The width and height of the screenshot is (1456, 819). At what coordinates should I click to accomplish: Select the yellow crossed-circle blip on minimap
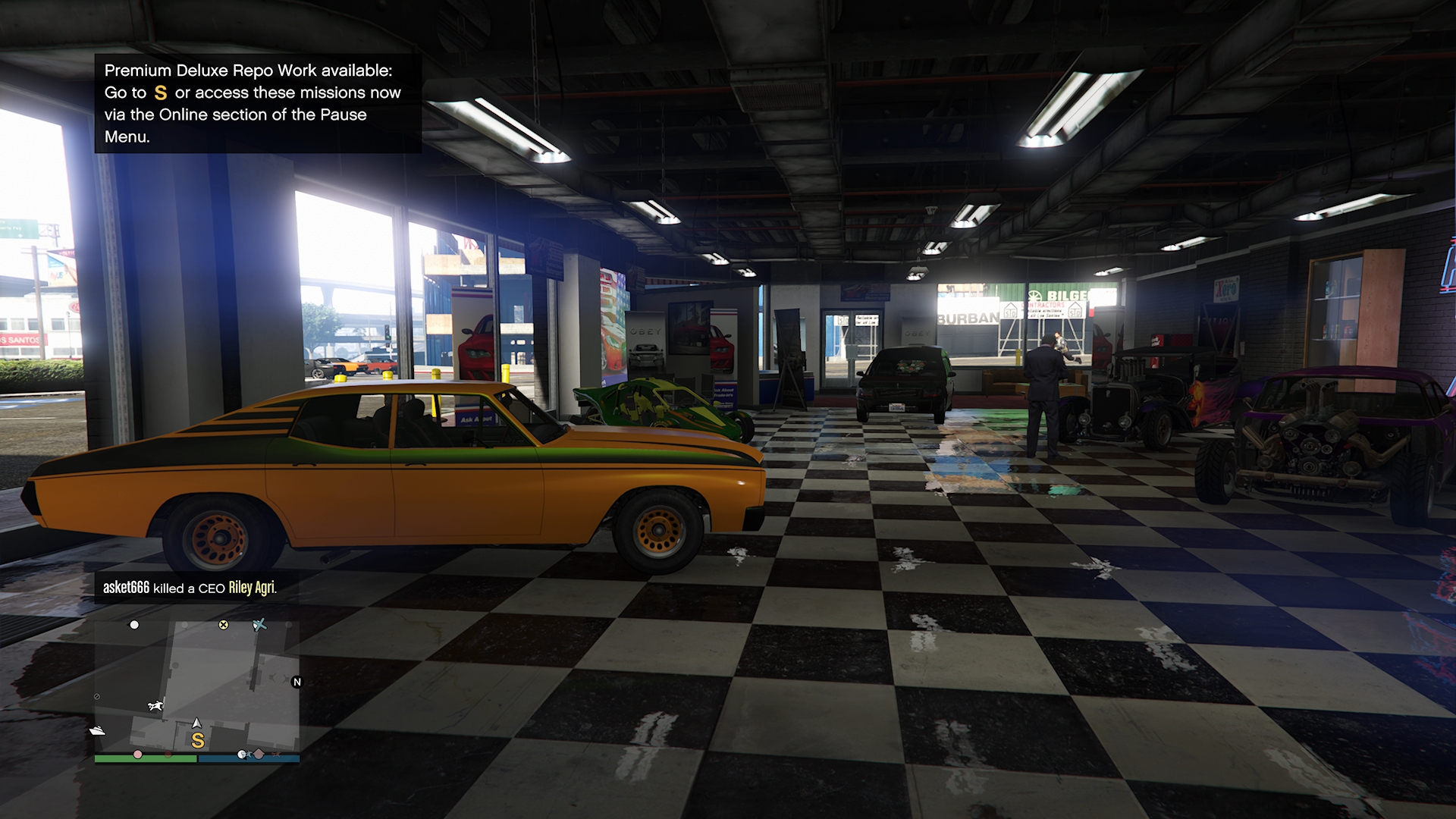coord(224,625)
